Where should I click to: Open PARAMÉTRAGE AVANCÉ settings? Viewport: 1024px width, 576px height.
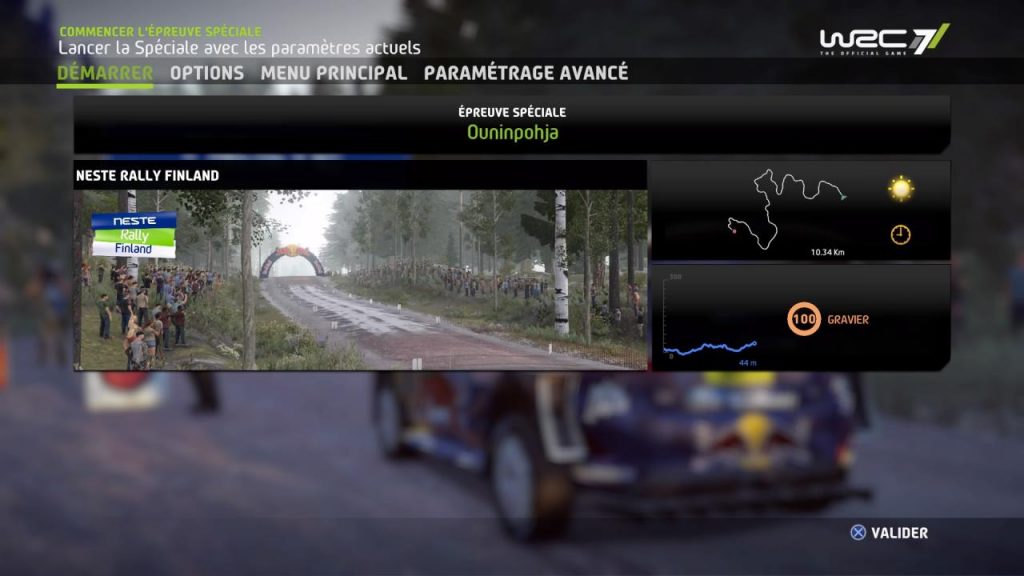tap(526, 73)
